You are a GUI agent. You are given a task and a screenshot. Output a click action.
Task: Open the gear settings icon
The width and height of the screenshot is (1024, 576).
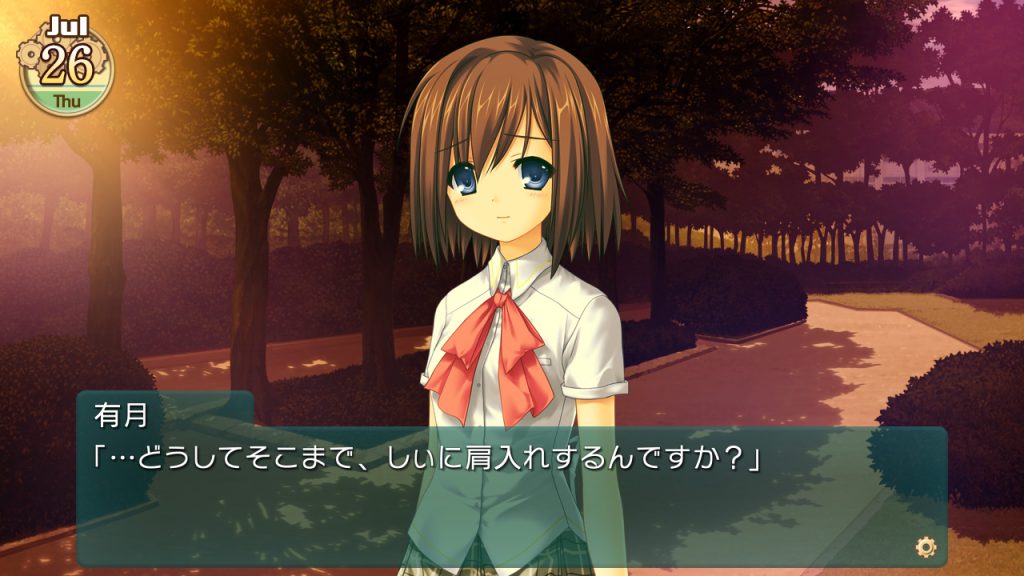[x=926, y=546]
